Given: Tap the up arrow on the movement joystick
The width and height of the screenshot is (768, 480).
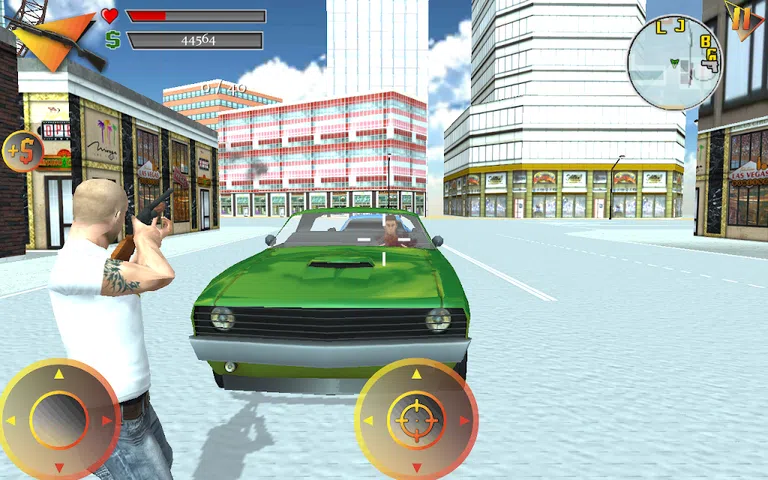Looking at the screenshot, I should pyautogui.click(x=58, y=374).
